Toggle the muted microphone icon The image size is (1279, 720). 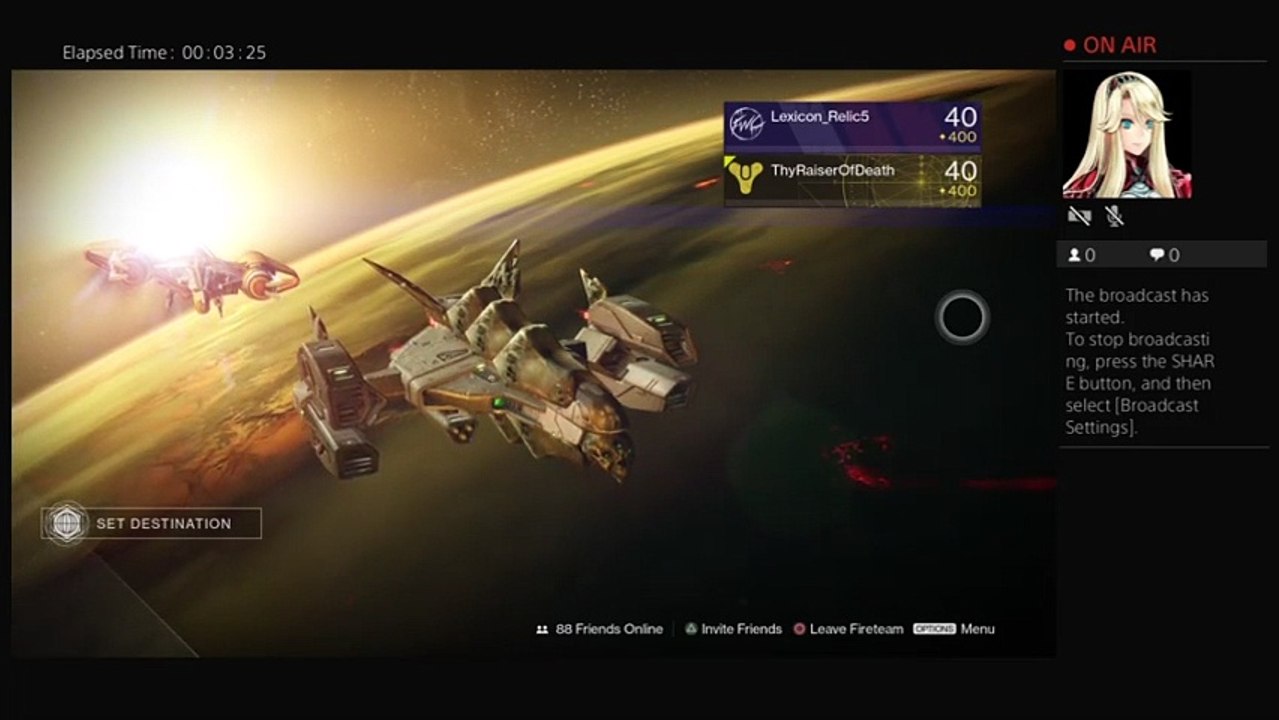(1114, 216)
